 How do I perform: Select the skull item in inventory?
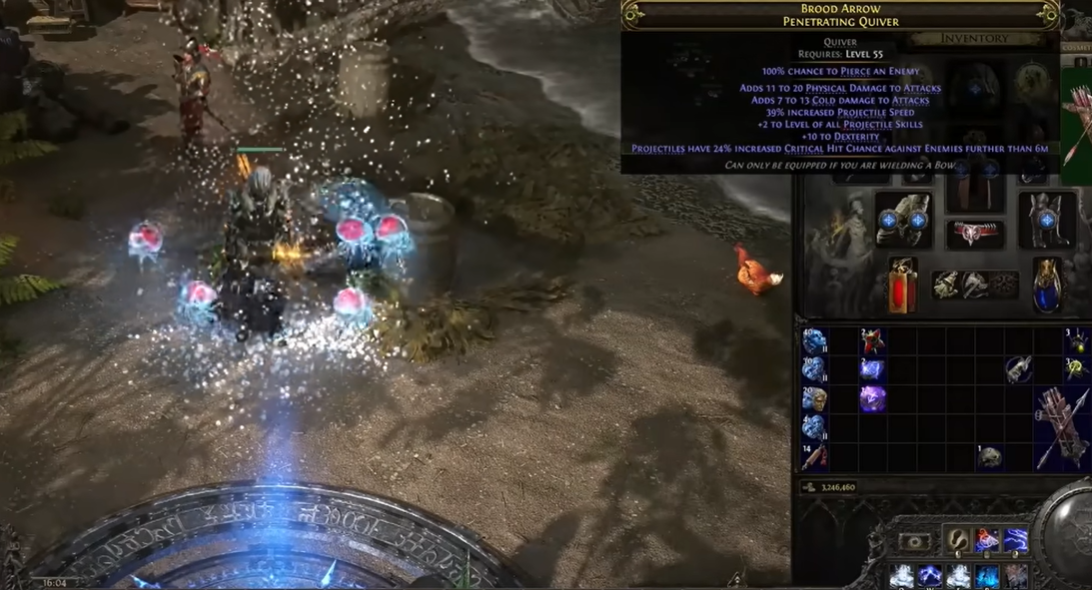coord(990,457)
